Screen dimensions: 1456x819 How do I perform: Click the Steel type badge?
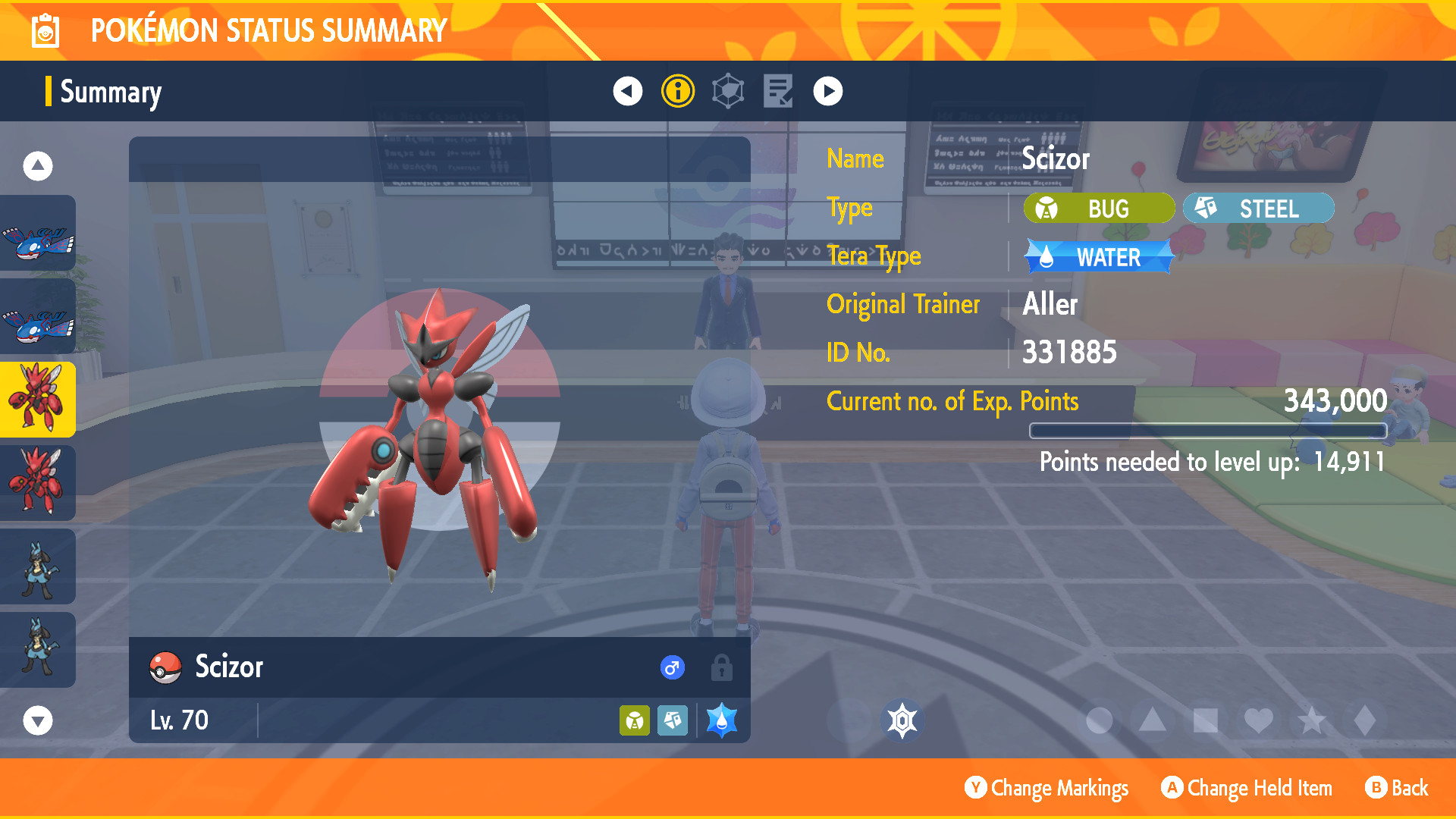click(1258, 208)
